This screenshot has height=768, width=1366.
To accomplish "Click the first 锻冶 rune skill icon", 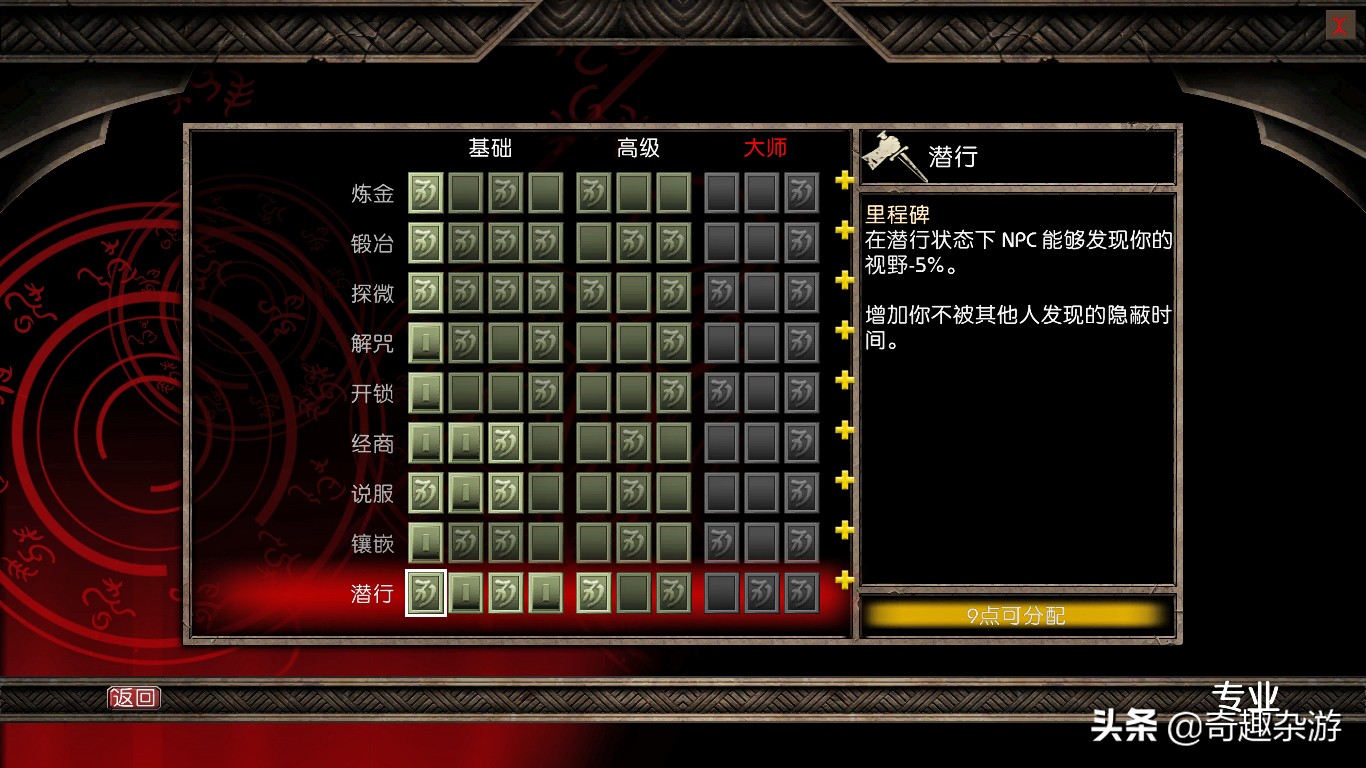I will click(x=424, y=243).
